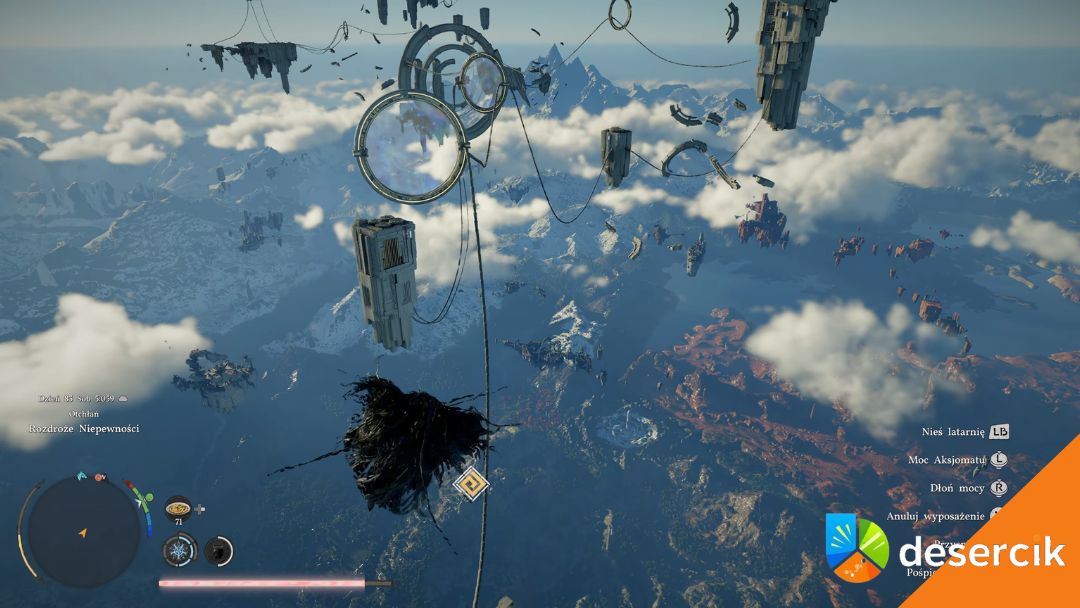Activate the snowflake power icon
1080x608 pixels.
click(178, 549)
